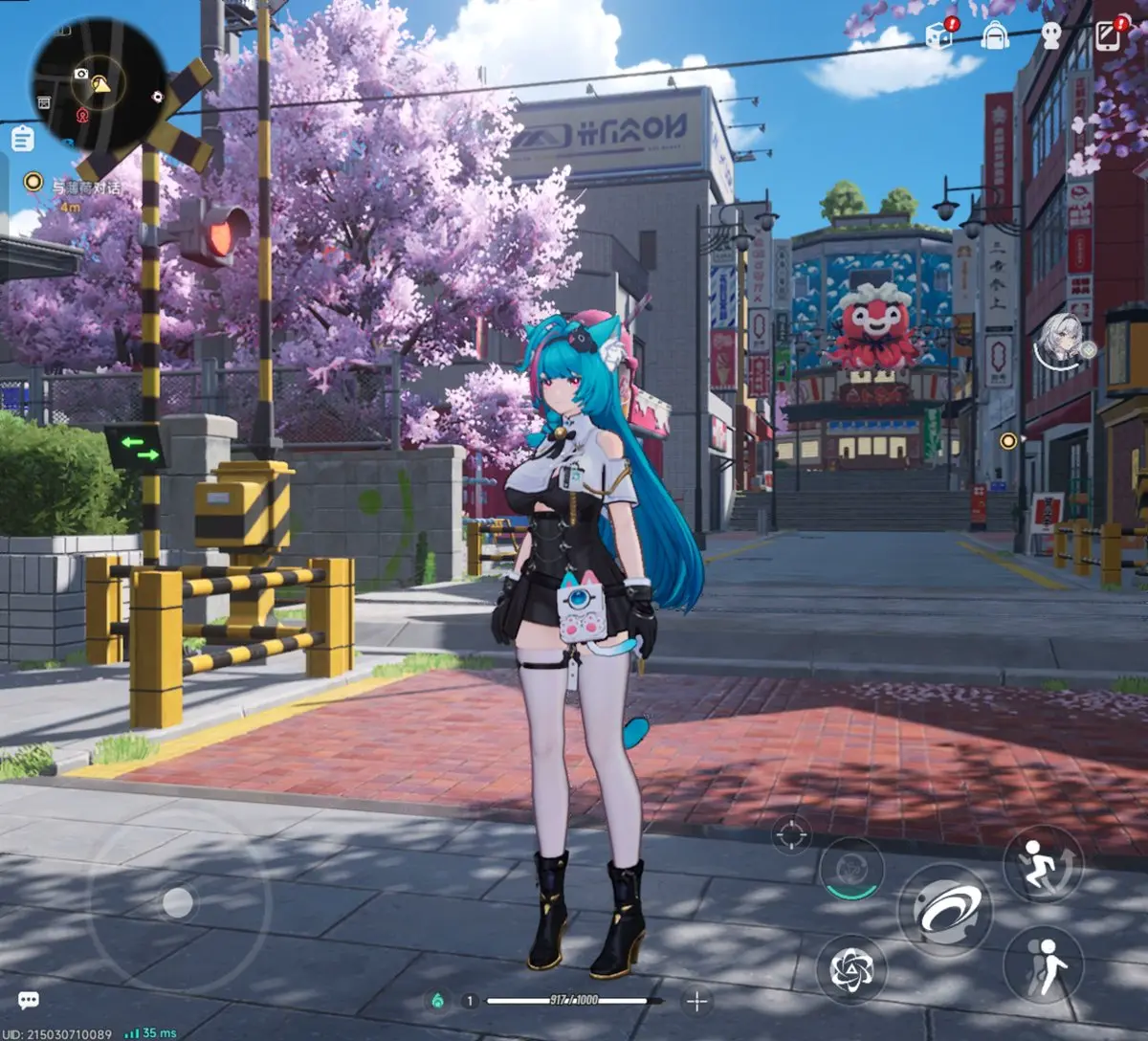This screenshot has height=1041, width=1148.
Task: Open the phone menu icon
Action: pos(1108,36)
